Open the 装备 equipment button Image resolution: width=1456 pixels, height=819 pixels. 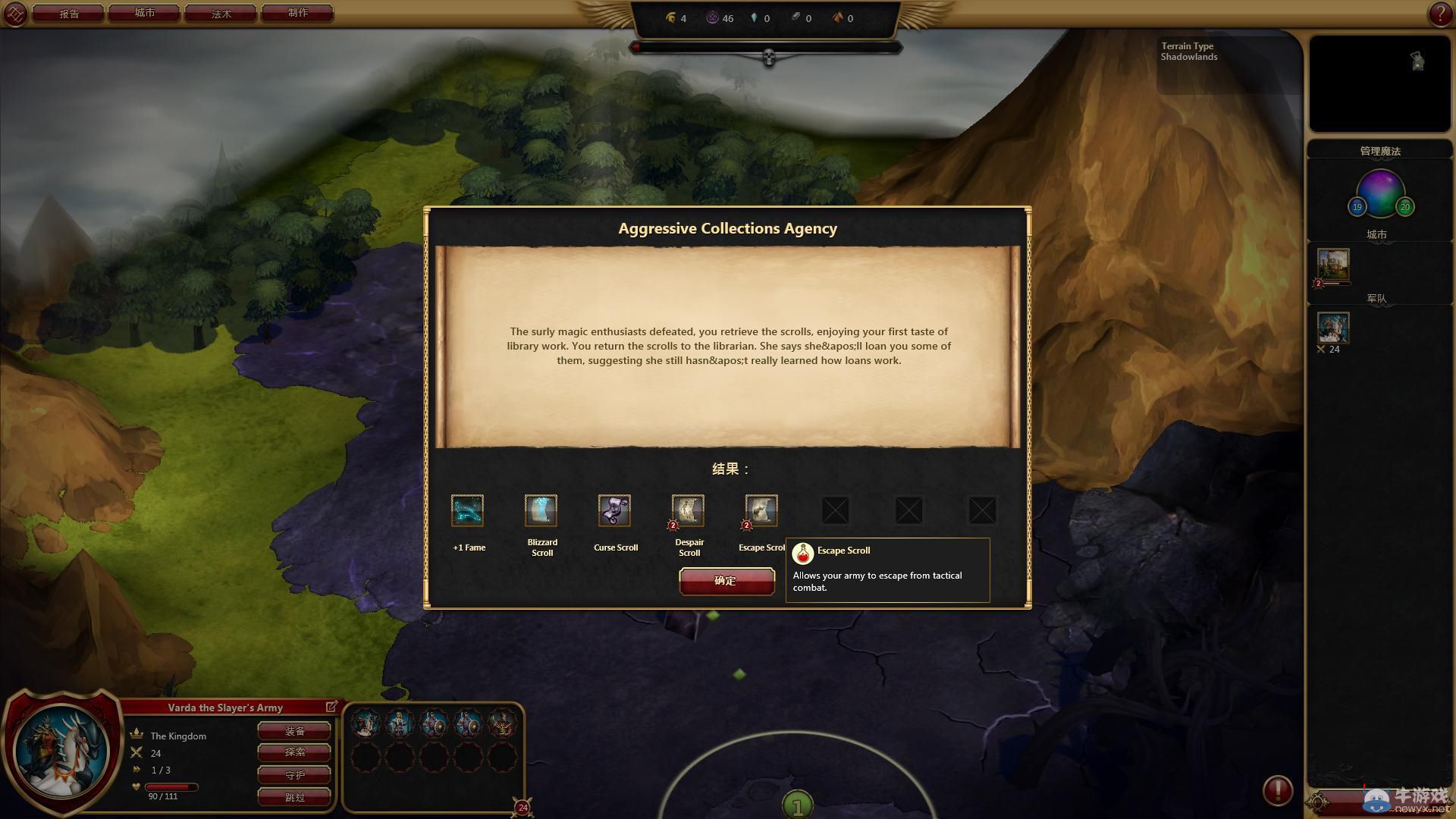pyautogui.click(x=294, y=731)
